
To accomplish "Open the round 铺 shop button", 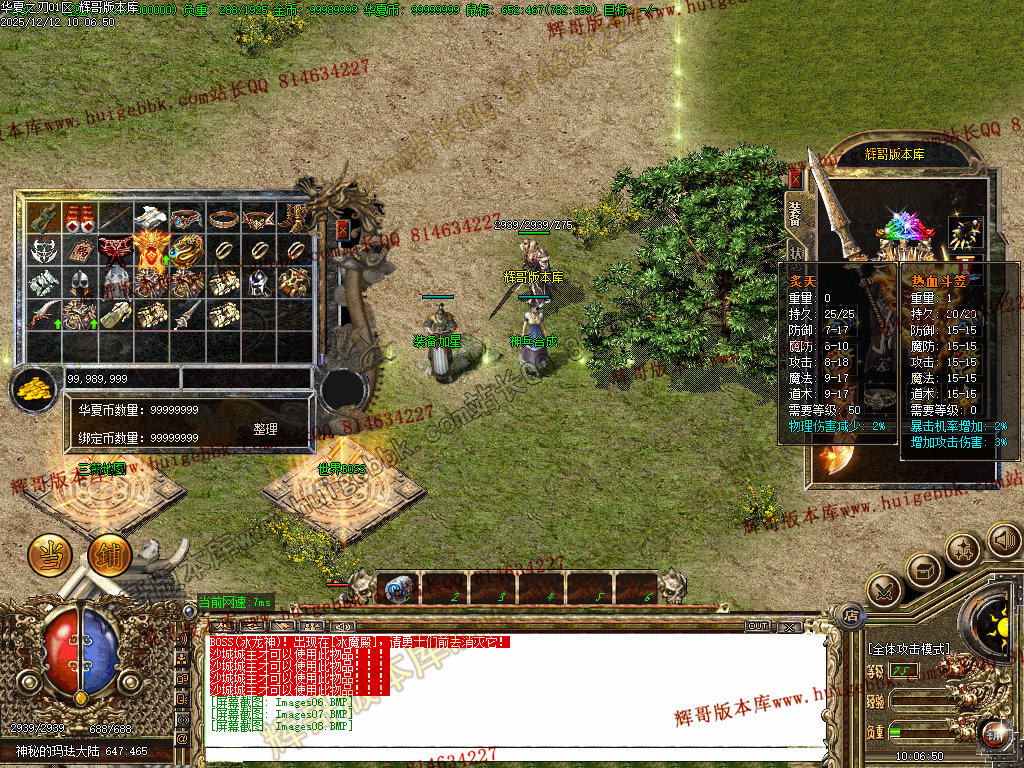I will (109, 556).
